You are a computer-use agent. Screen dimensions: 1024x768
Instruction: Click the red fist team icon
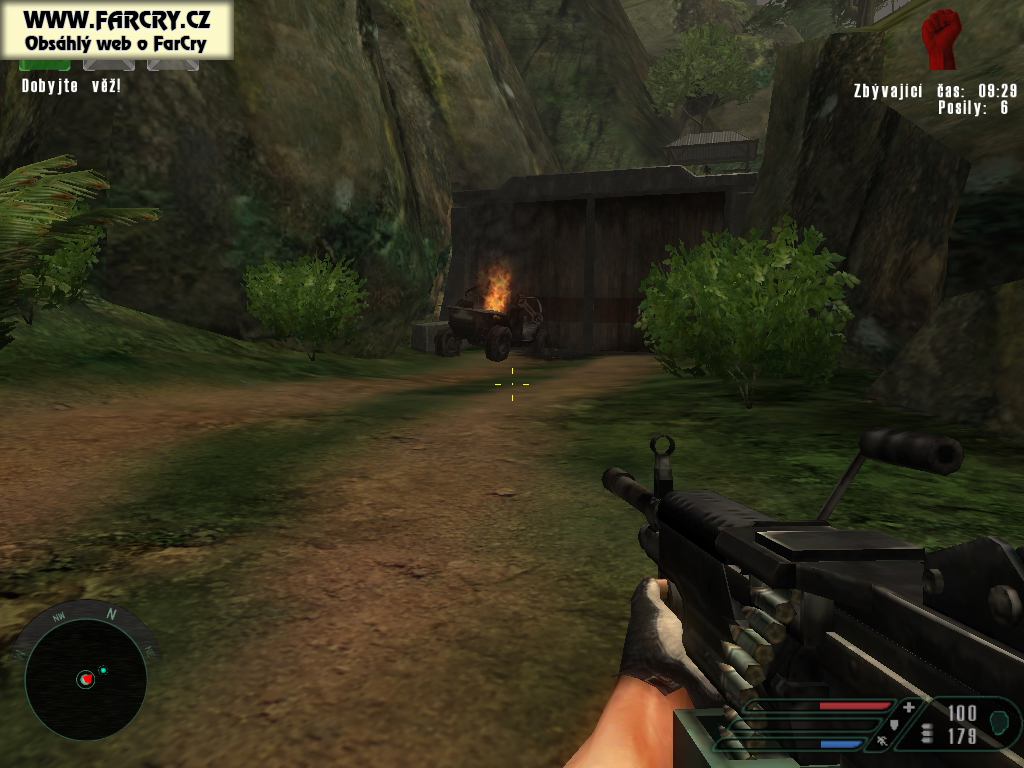click(x=940, y=39)
